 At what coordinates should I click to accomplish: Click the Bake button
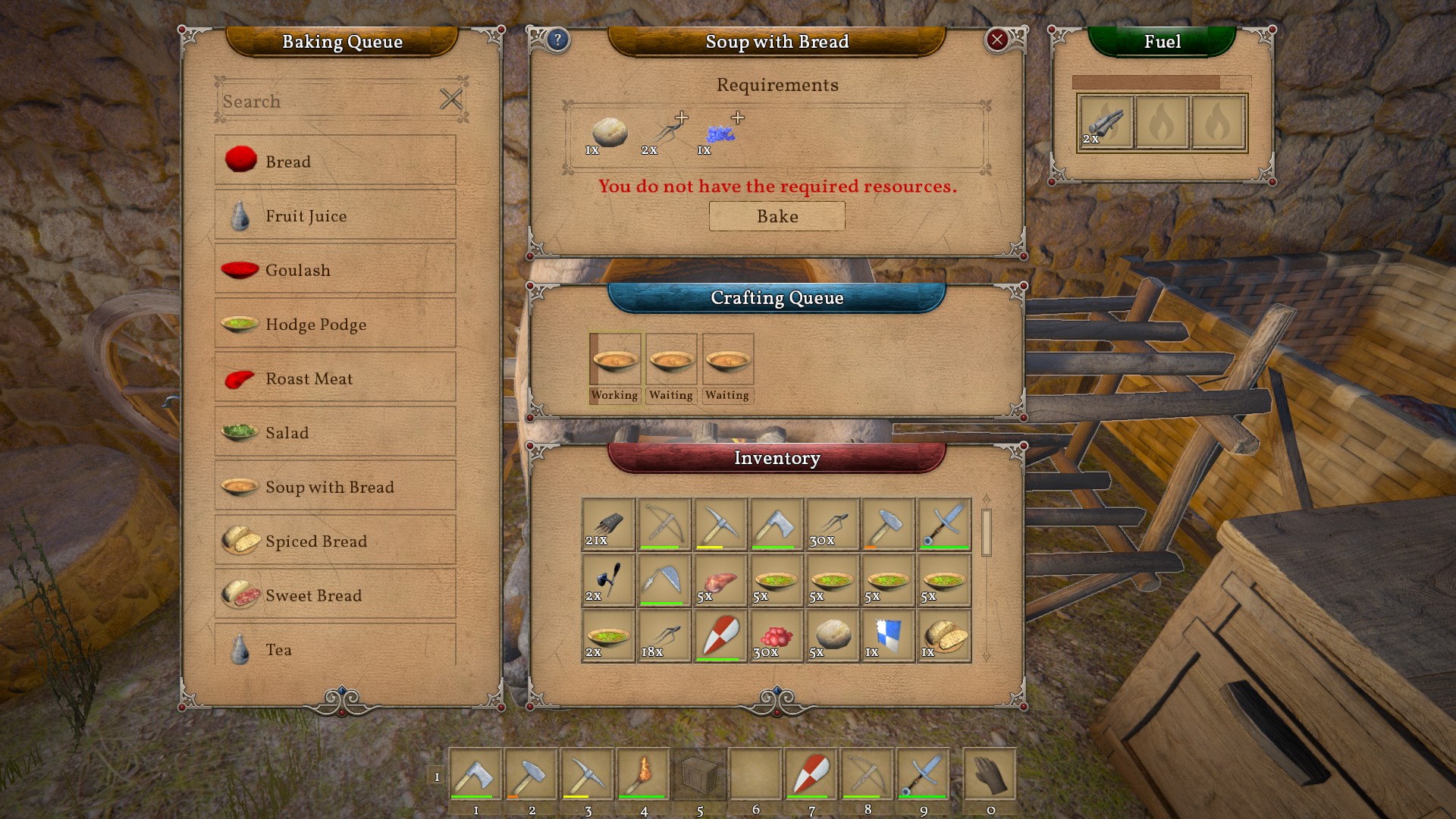tap(777, 216)
